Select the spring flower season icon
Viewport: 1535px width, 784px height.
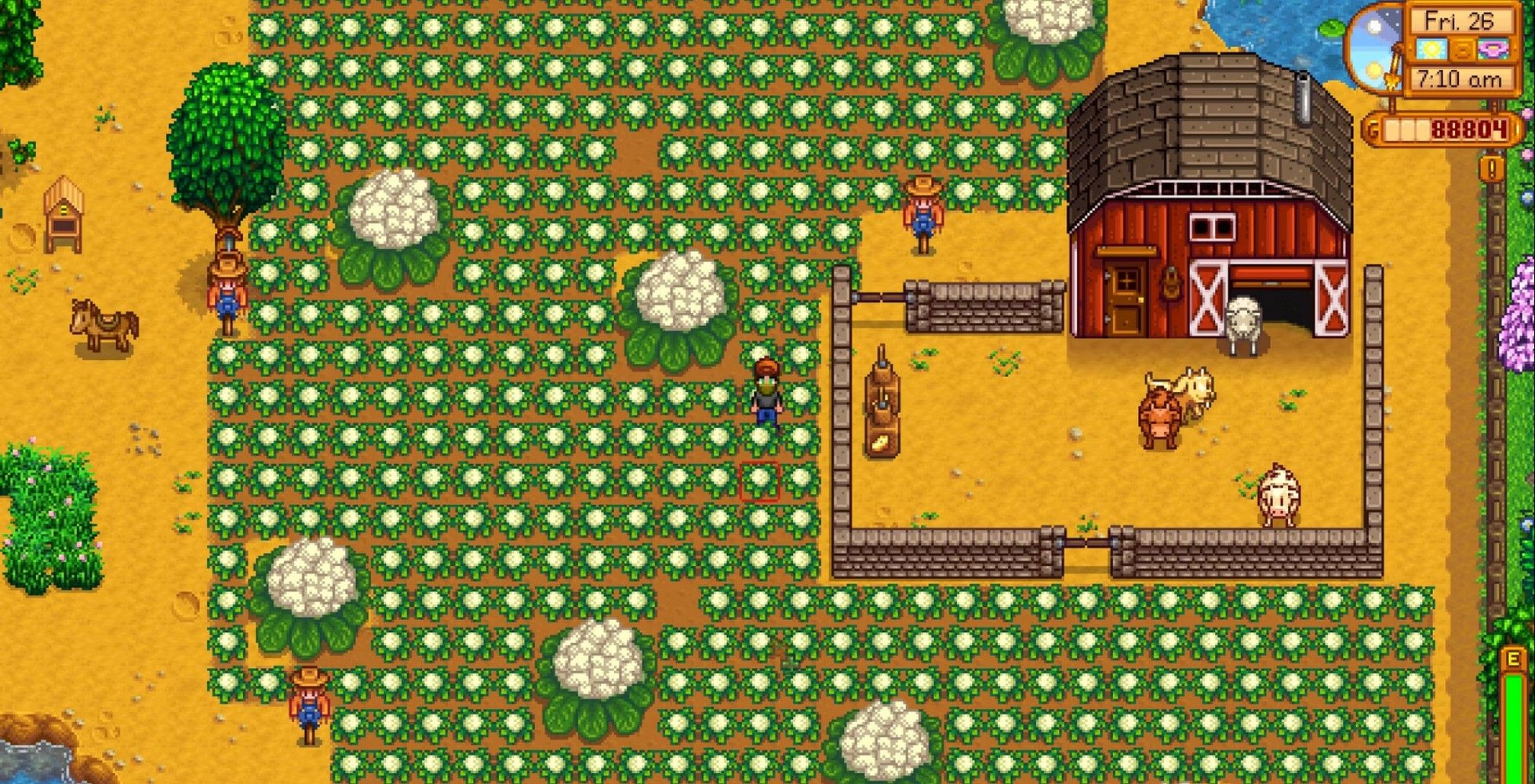[x=1492, y=49]
